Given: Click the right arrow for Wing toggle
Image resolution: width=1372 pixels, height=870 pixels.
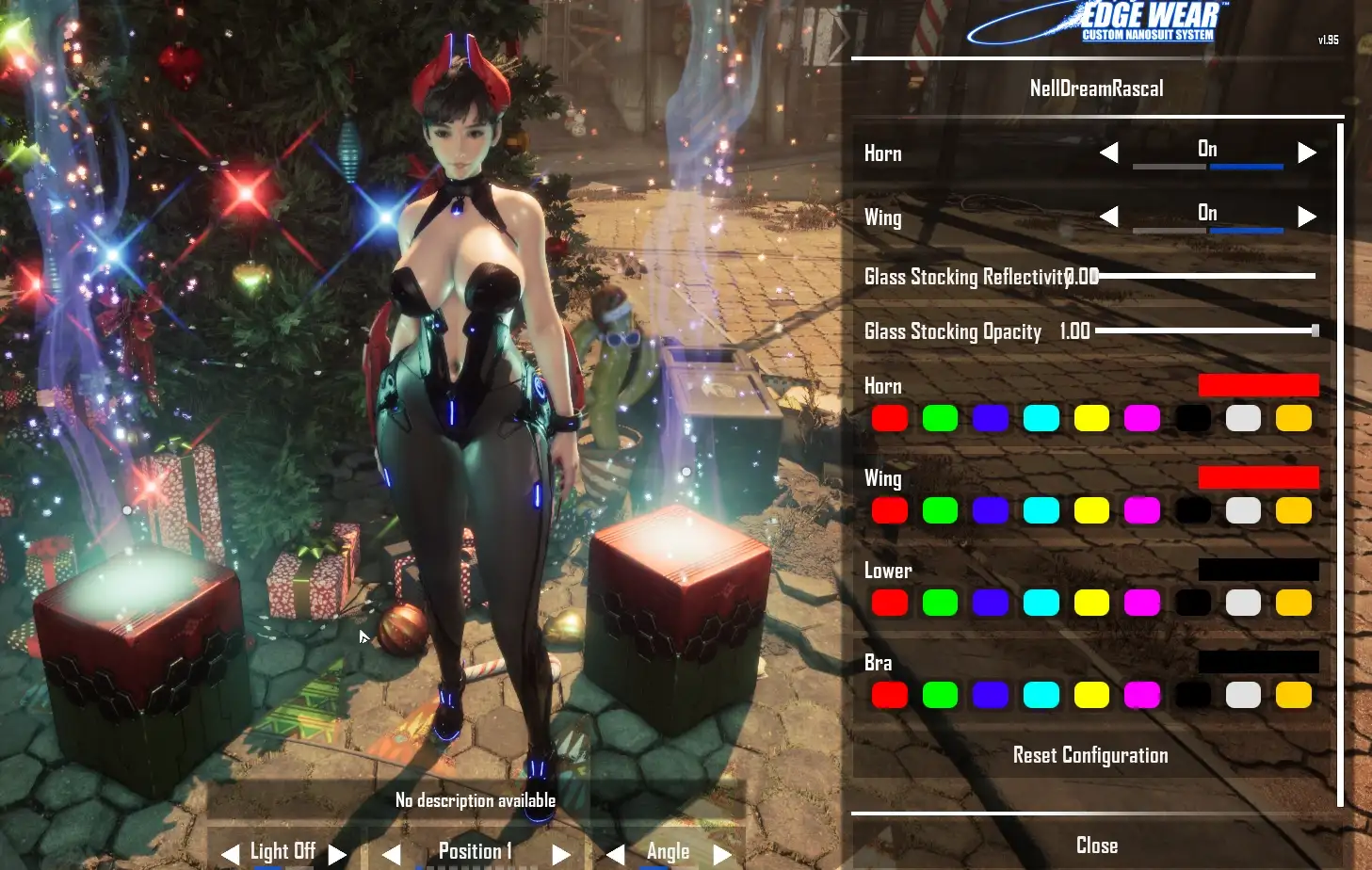Looking at the screenshot, I should click(x=1306, y=217).
